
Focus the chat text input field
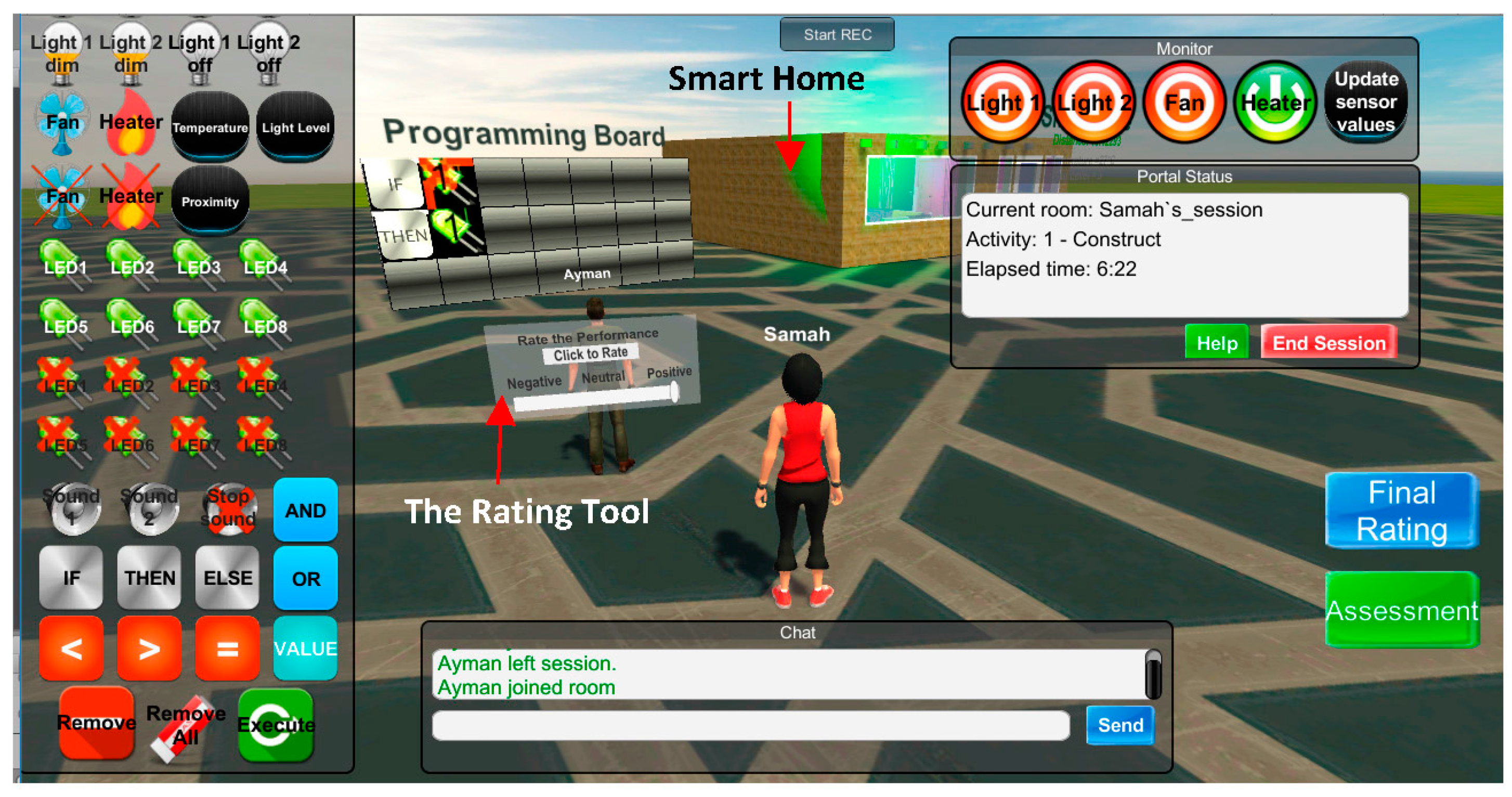(x=750, y=725)
